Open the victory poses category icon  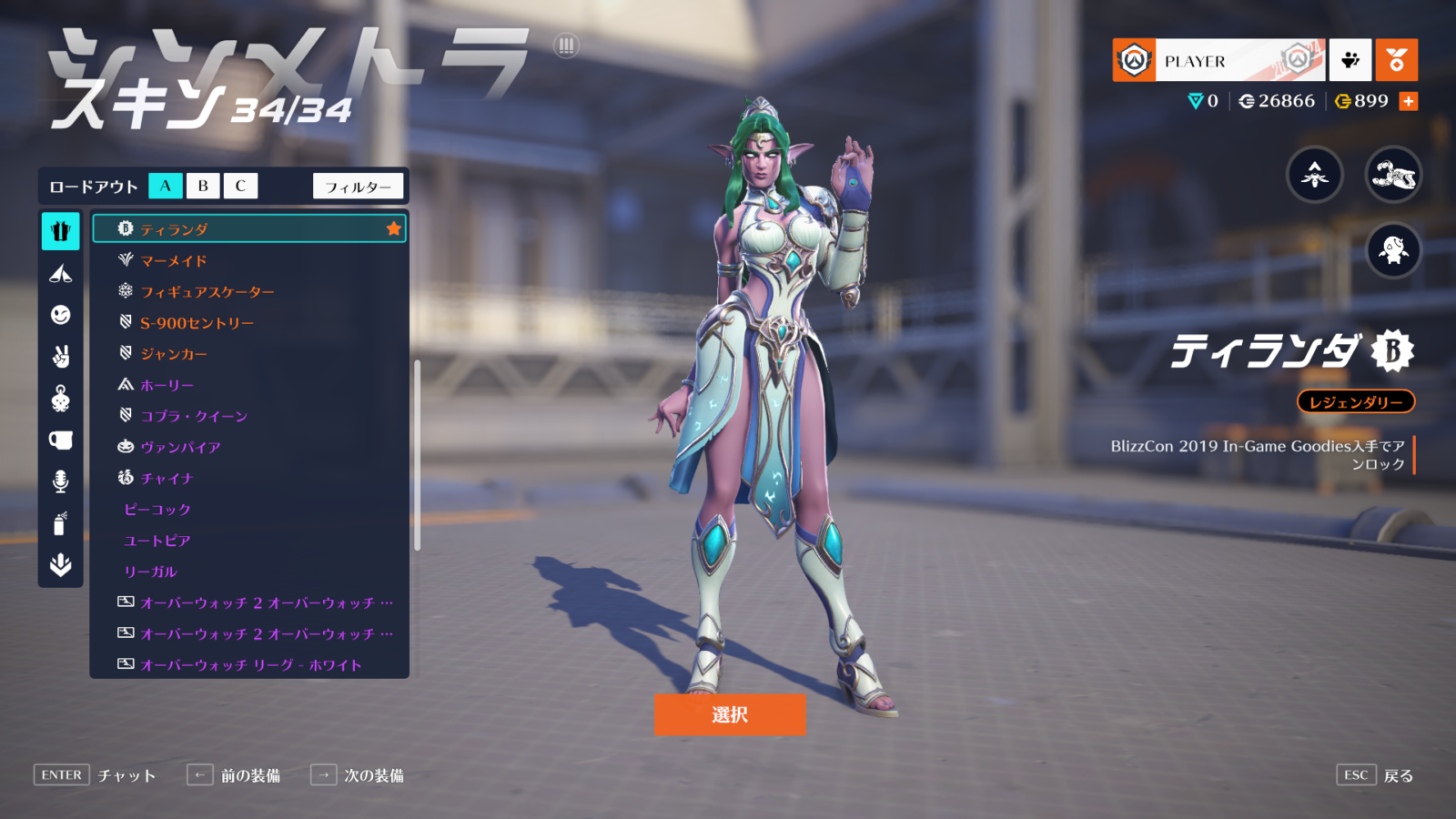pos(60,355)
